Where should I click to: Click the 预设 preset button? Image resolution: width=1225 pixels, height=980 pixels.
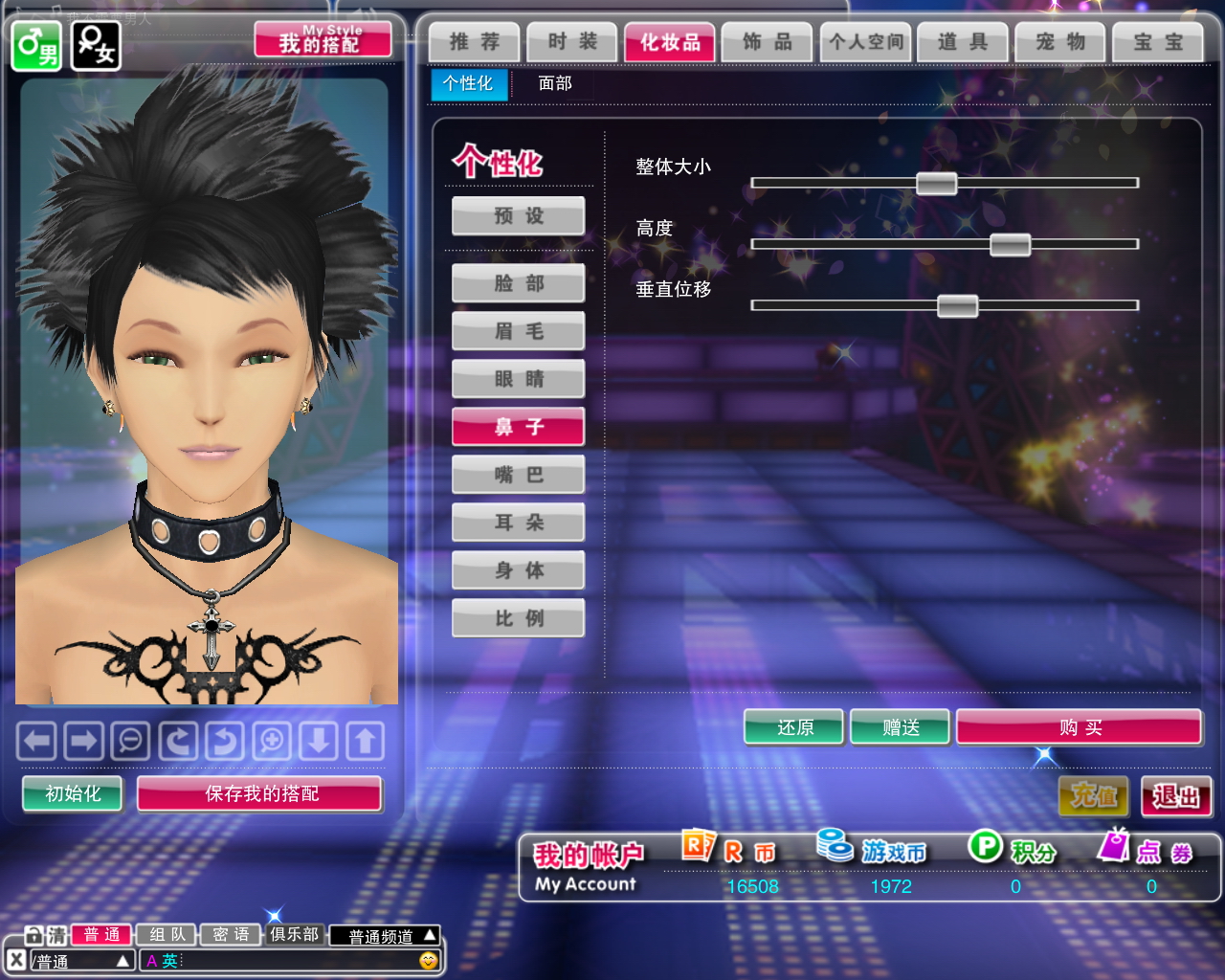coord(519,216)
